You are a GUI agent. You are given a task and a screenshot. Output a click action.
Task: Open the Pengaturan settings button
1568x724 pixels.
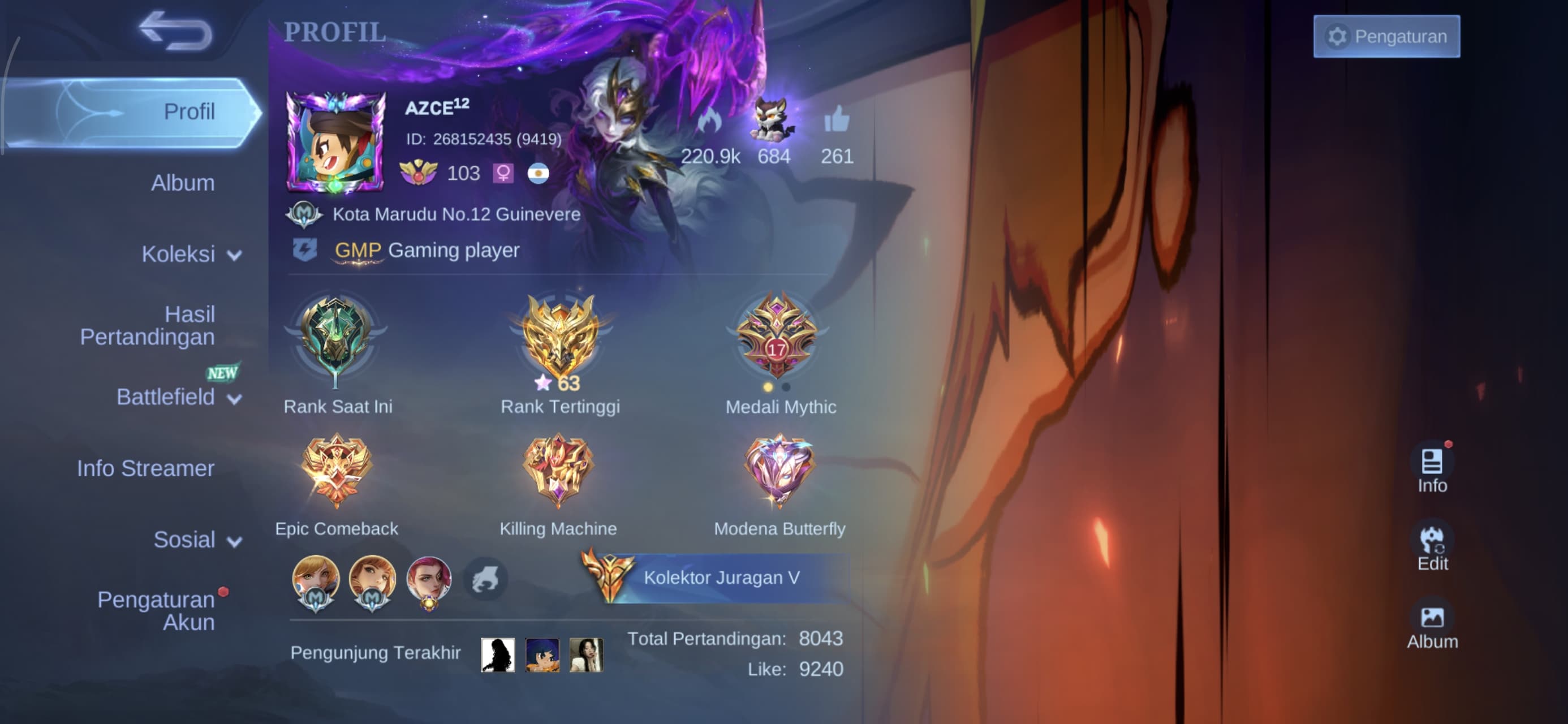tap(1386, 37)
